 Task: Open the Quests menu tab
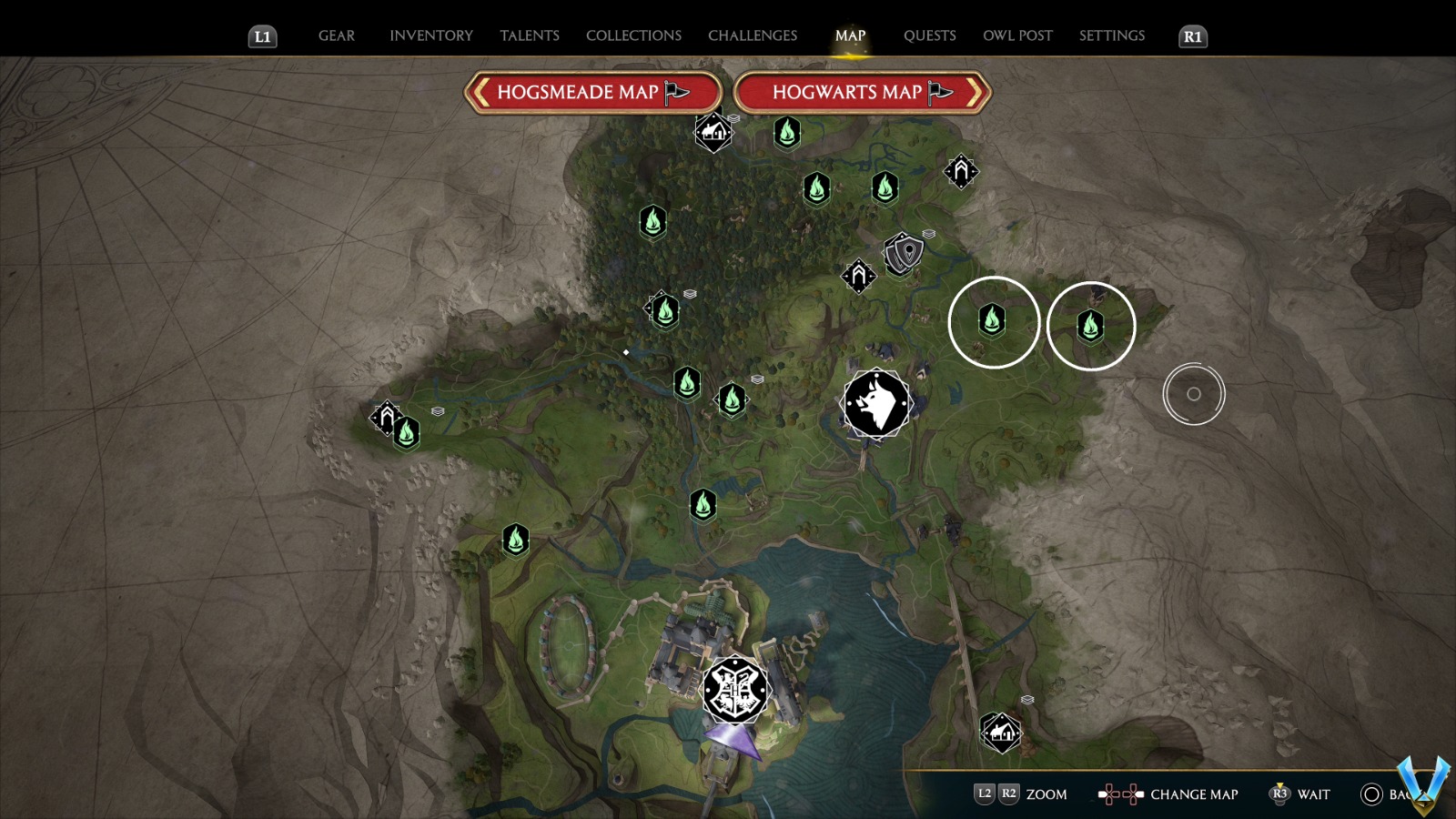(x=929, y=35)
